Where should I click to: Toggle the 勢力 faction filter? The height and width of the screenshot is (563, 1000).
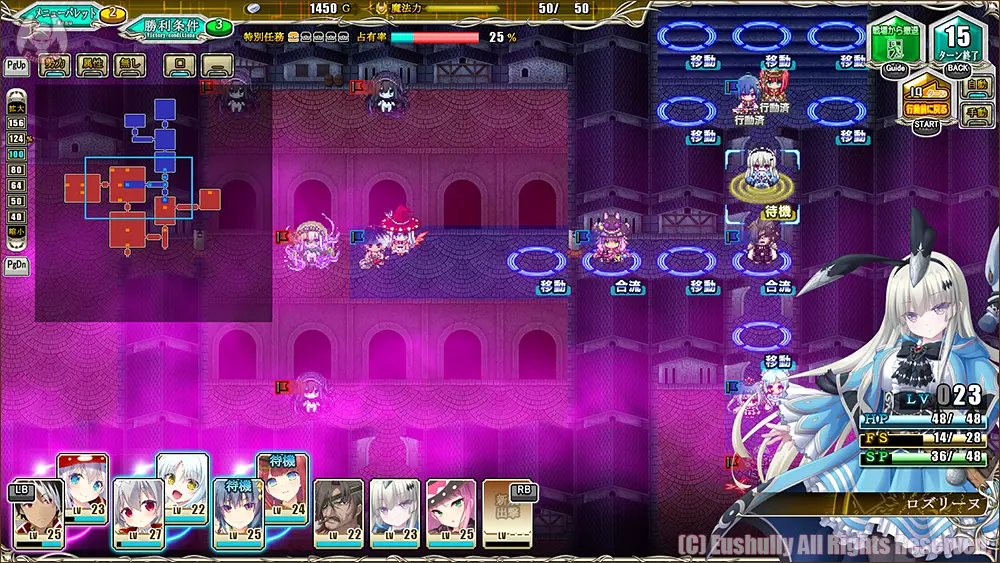click(x=53, y=66)
